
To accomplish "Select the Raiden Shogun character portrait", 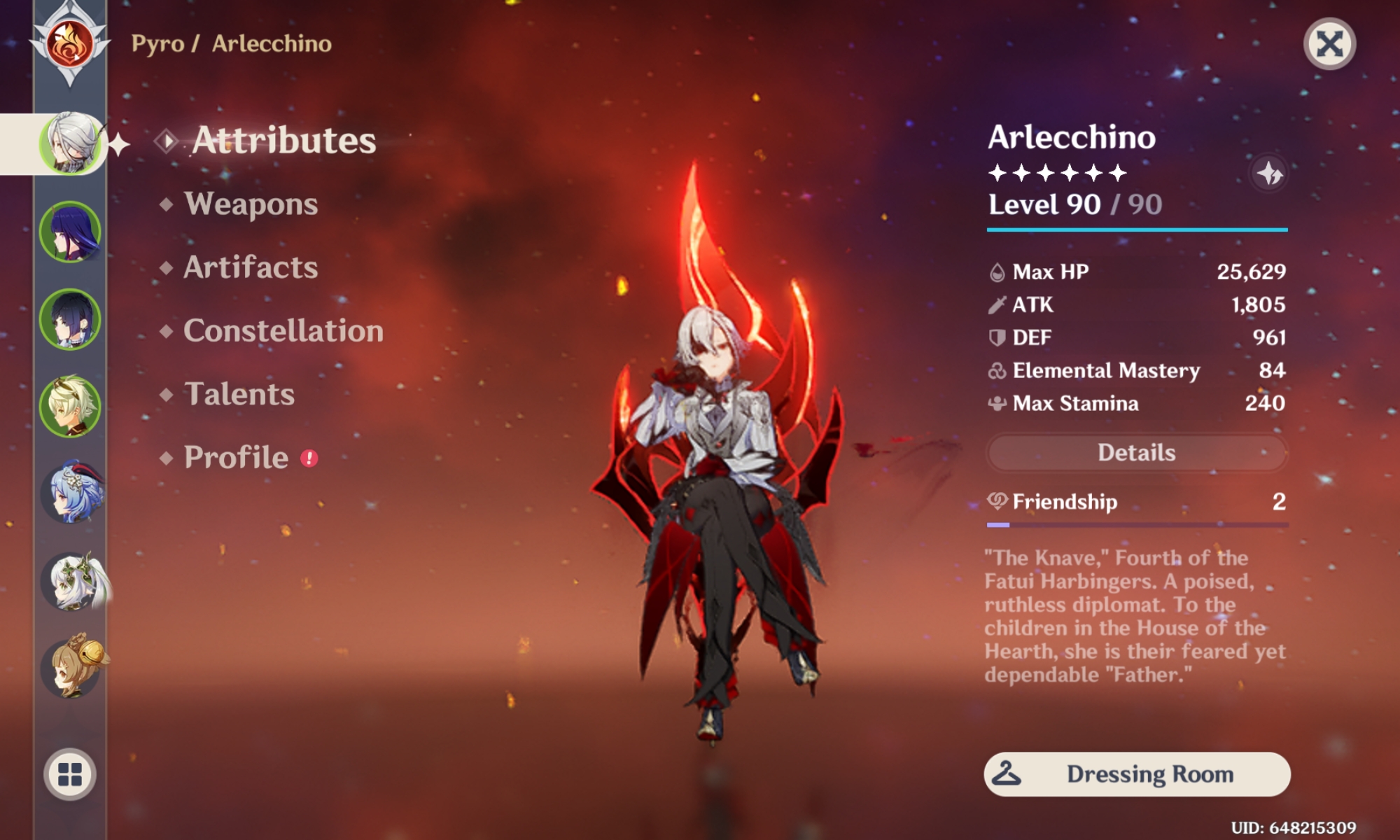I will point(70,233).
